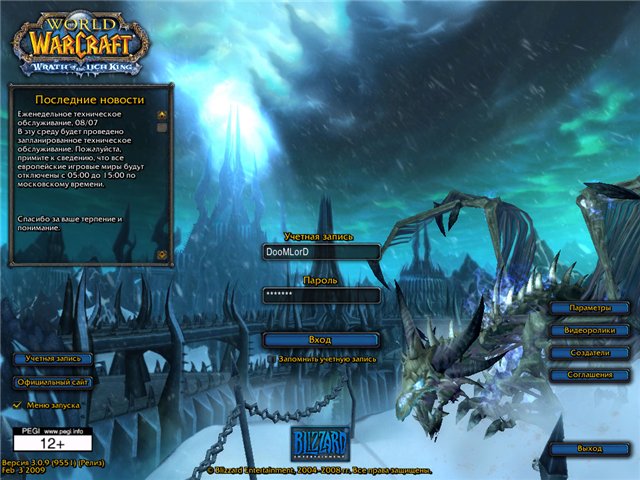
Task: Click the news panel scroll-down arrow
Action: [161, 255]
